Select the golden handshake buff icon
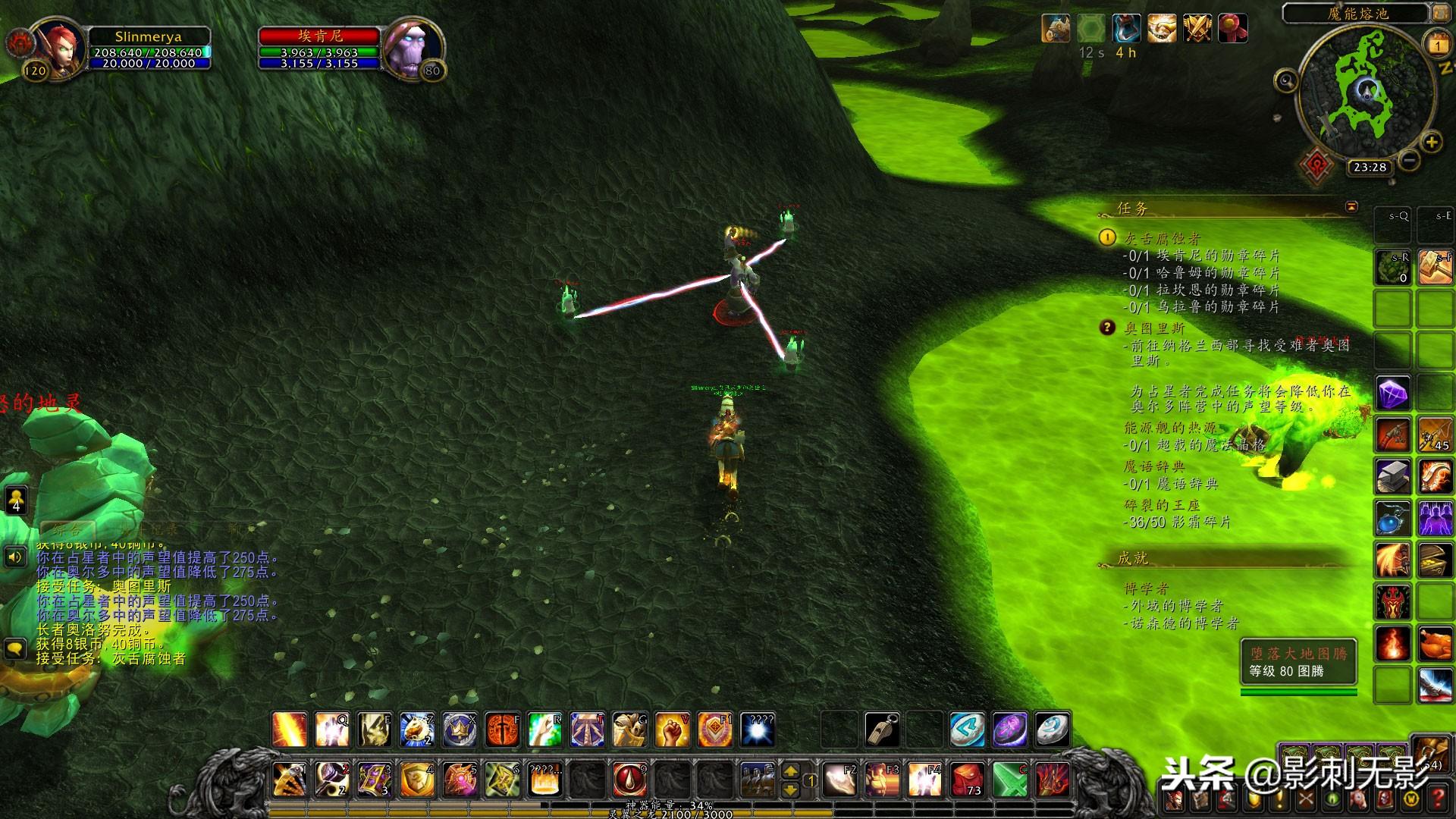Image resolution: width=1456 pixels, height=819 pixels. click(1161, 29)
